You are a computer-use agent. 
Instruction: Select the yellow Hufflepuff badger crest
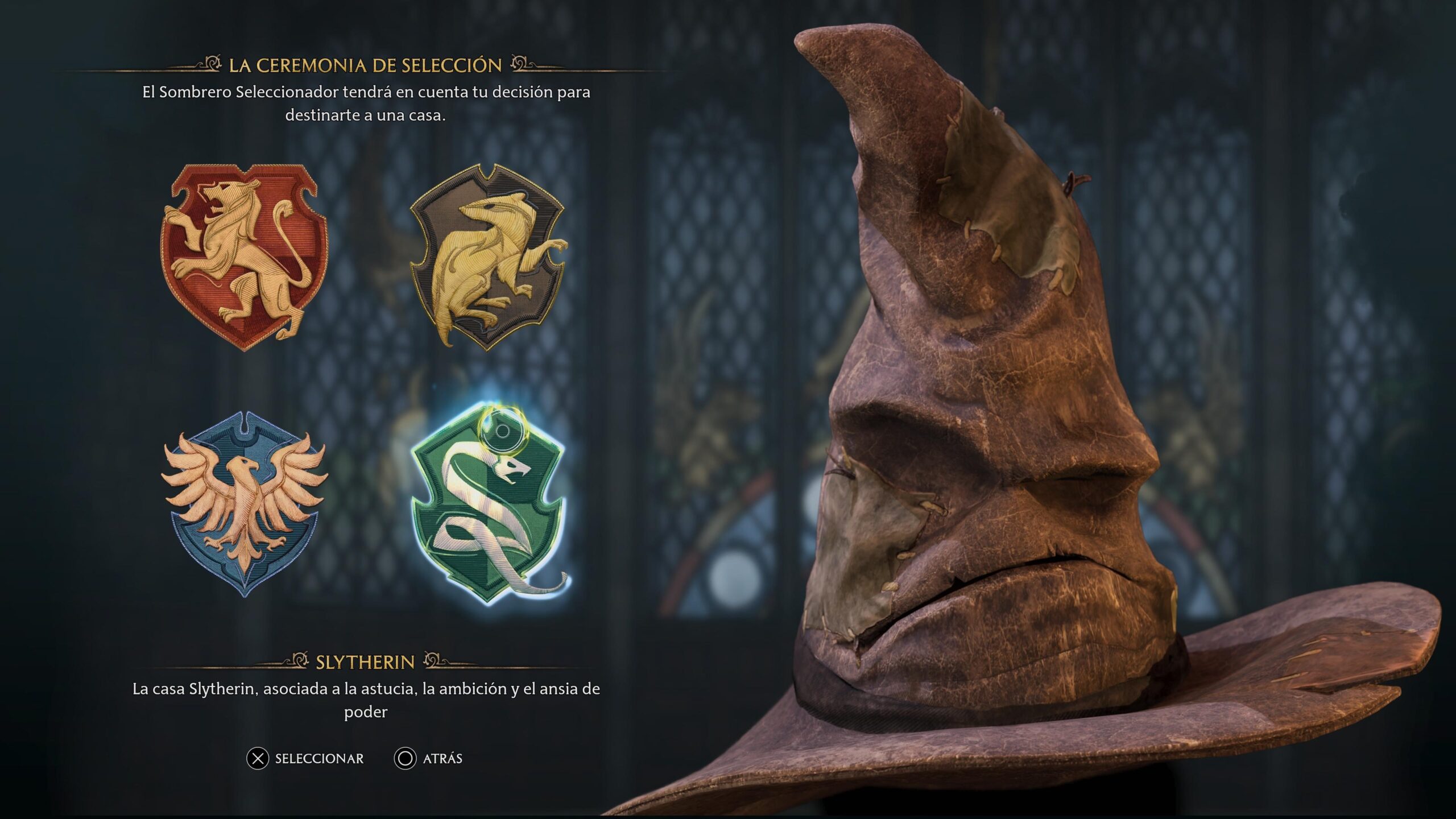tap(488, 257)
